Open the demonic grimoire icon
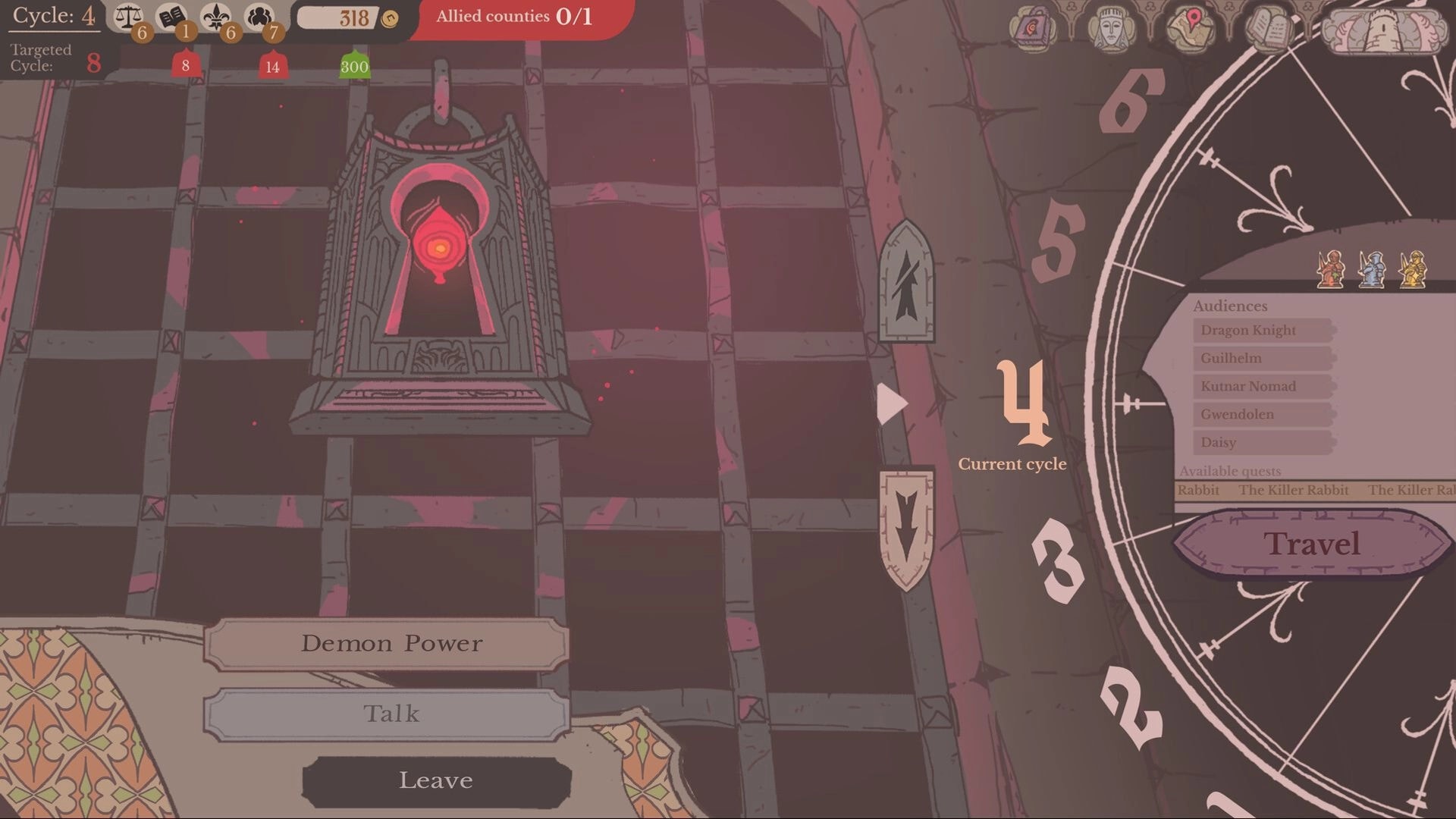The height and width of the screenshot is (819, 1456). [1031, 27]
